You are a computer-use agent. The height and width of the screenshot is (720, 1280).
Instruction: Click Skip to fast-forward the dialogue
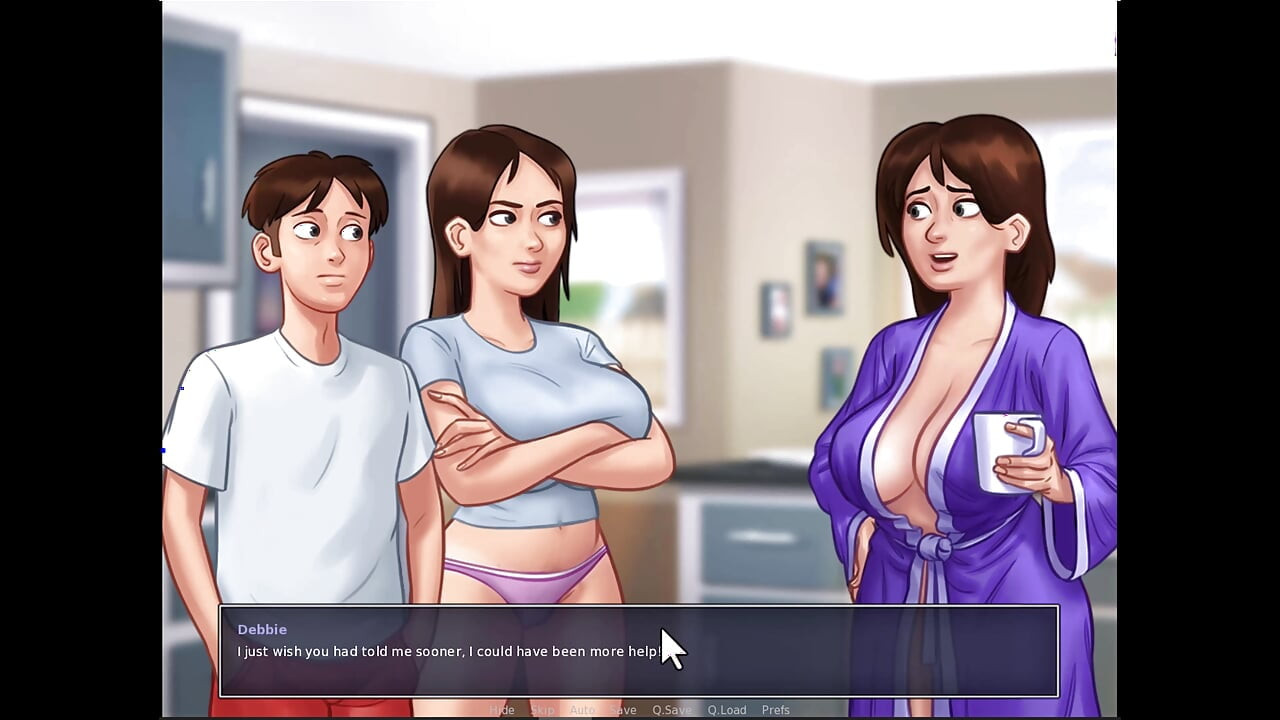(x=543, y=709)
